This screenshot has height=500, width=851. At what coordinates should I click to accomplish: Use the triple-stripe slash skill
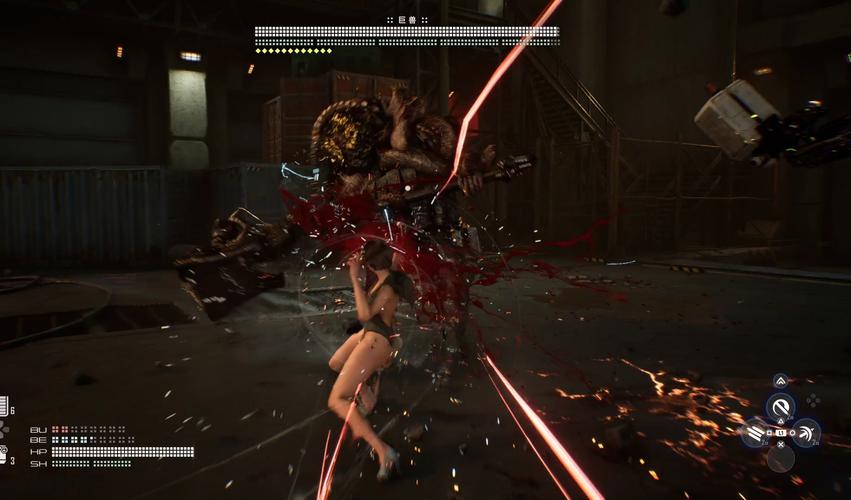(x=756, y=433)
